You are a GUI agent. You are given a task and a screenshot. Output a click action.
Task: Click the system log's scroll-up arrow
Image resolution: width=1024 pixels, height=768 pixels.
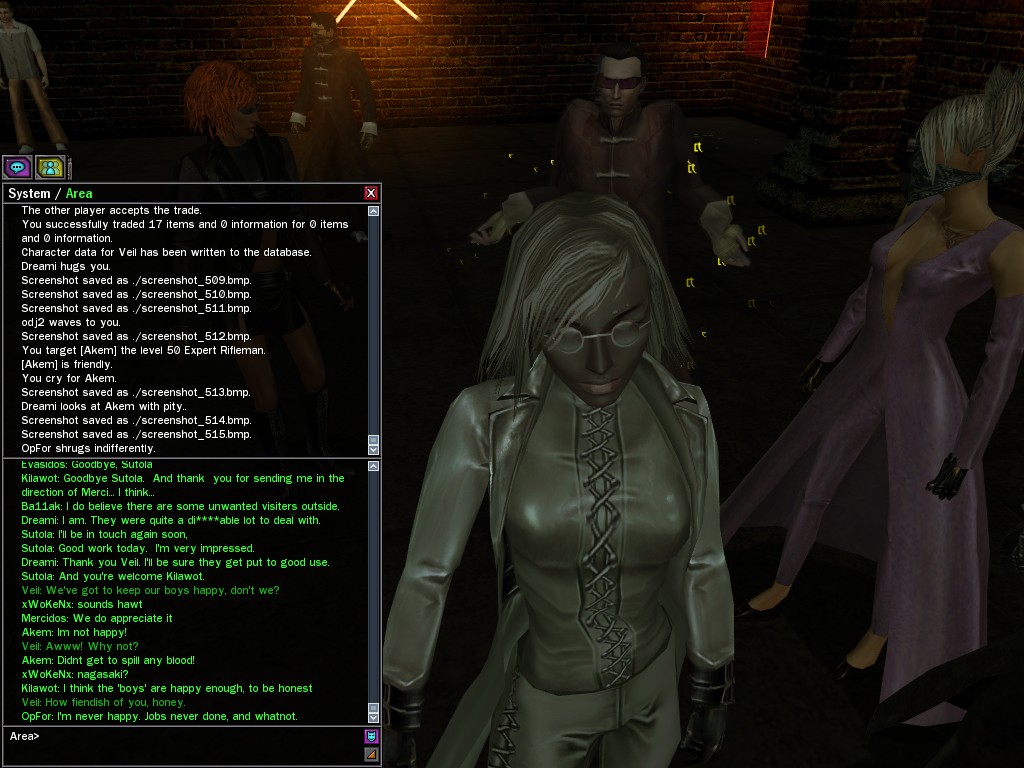(x=374, y=211)
